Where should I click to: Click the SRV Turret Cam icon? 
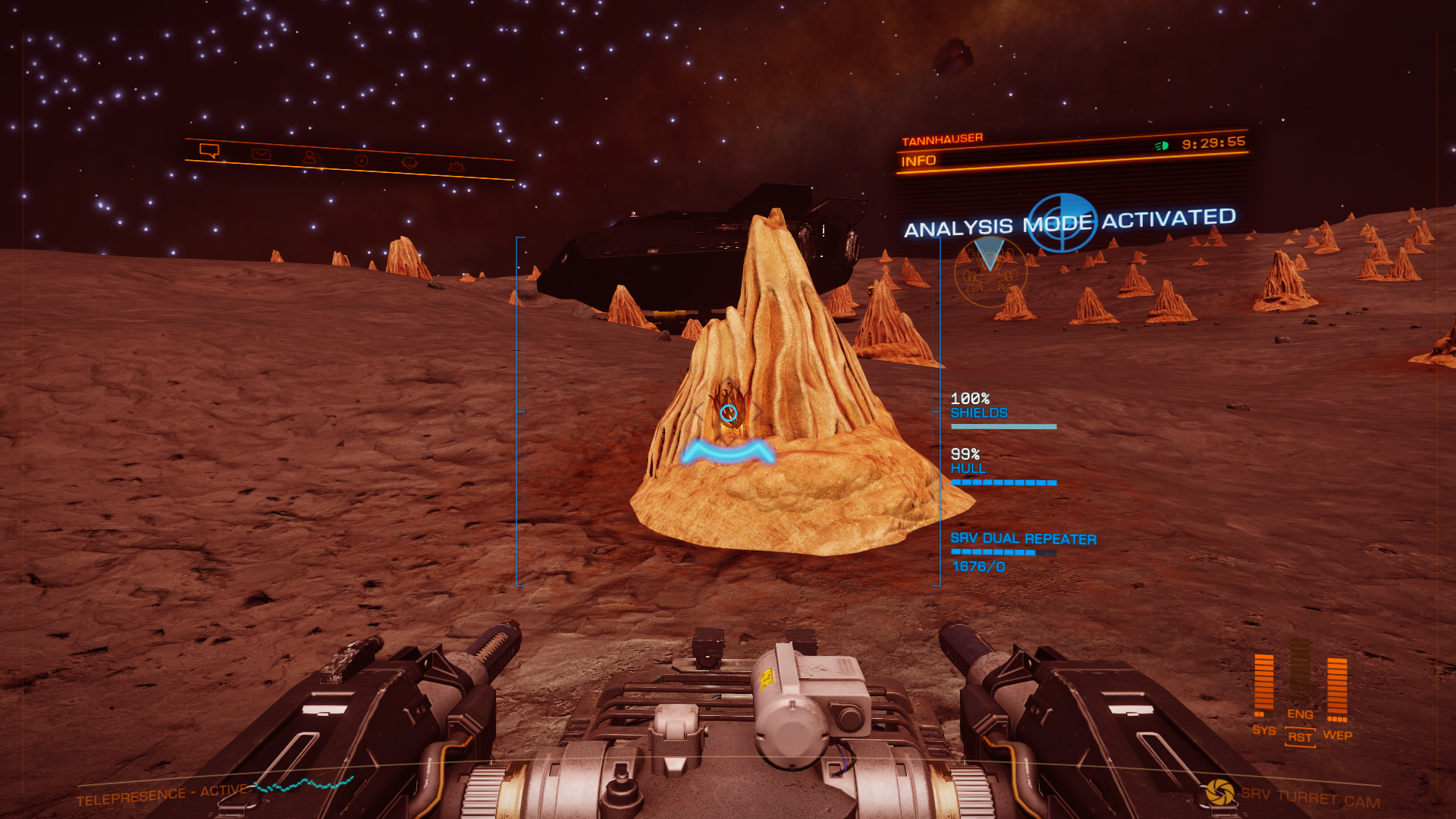1220,792
